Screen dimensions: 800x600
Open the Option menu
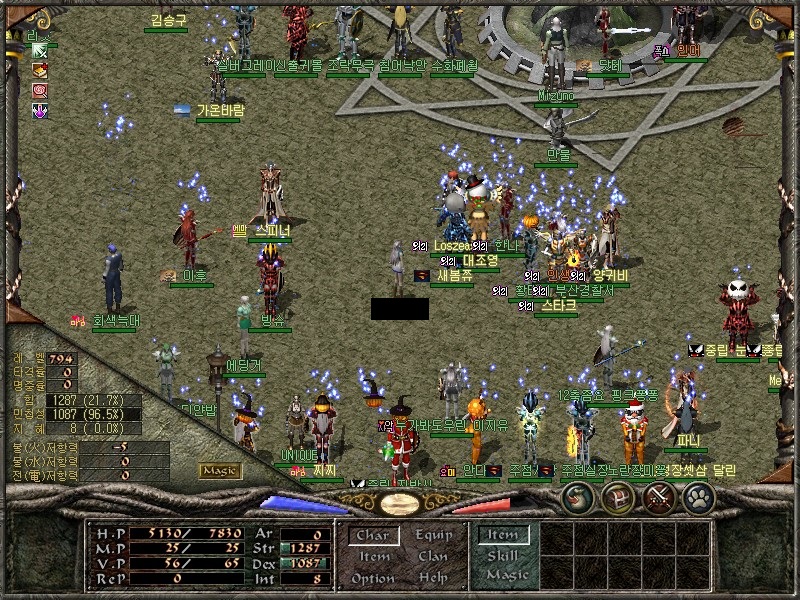point(372,578)
